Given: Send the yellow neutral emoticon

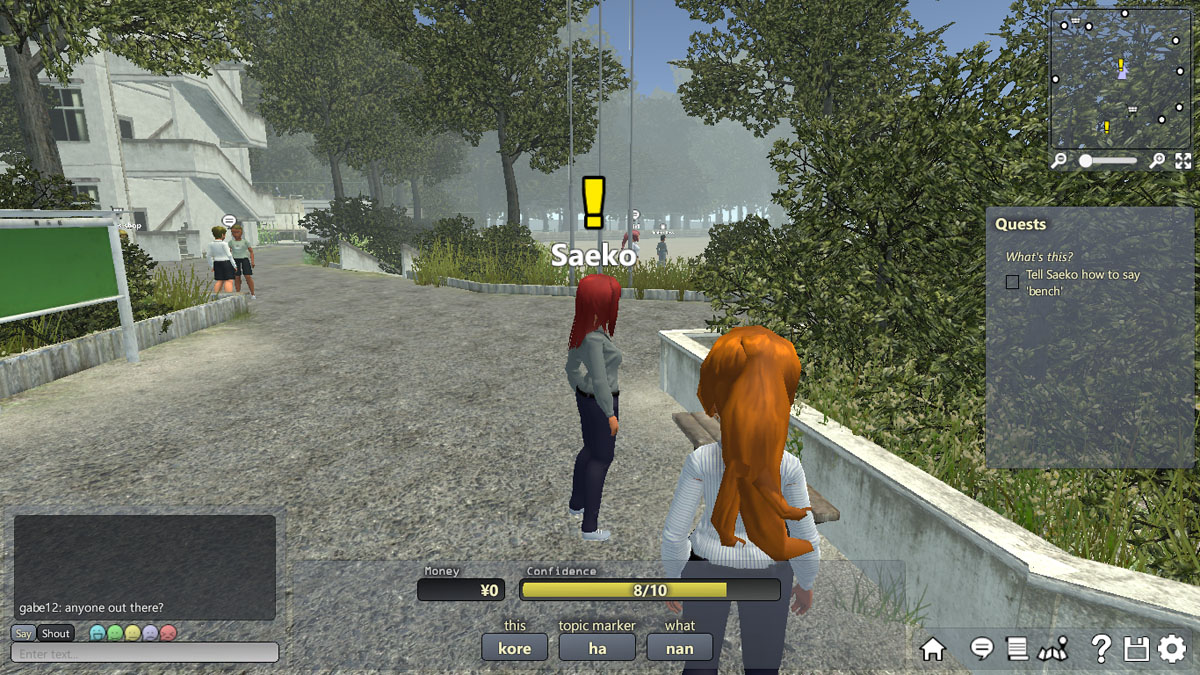Looking at the screenshot, I should (x=133, y=633).
